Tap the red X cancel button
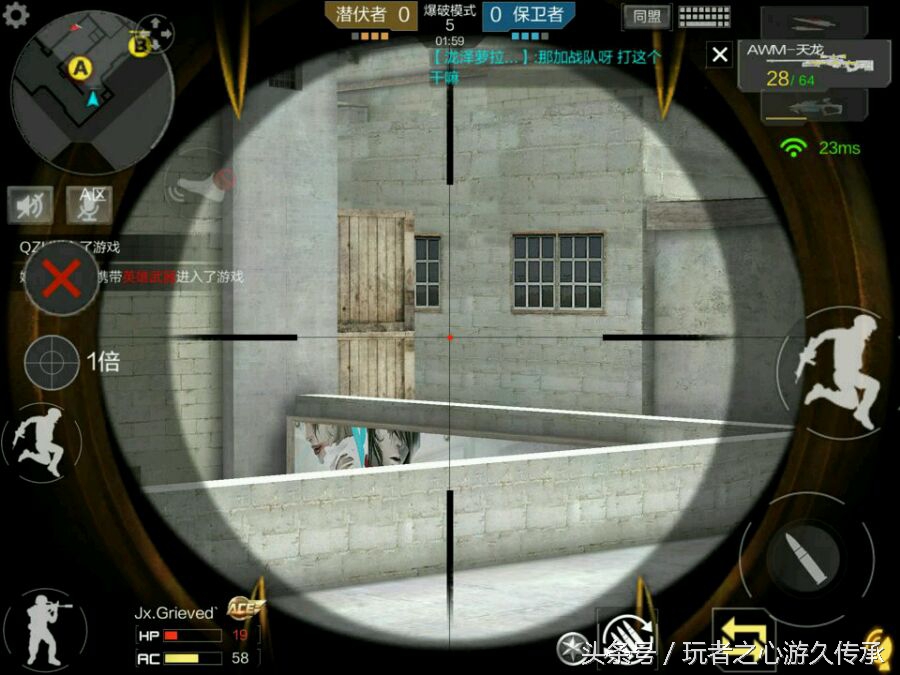This screenshot has width=900, height=675. [x=61, y=280]
